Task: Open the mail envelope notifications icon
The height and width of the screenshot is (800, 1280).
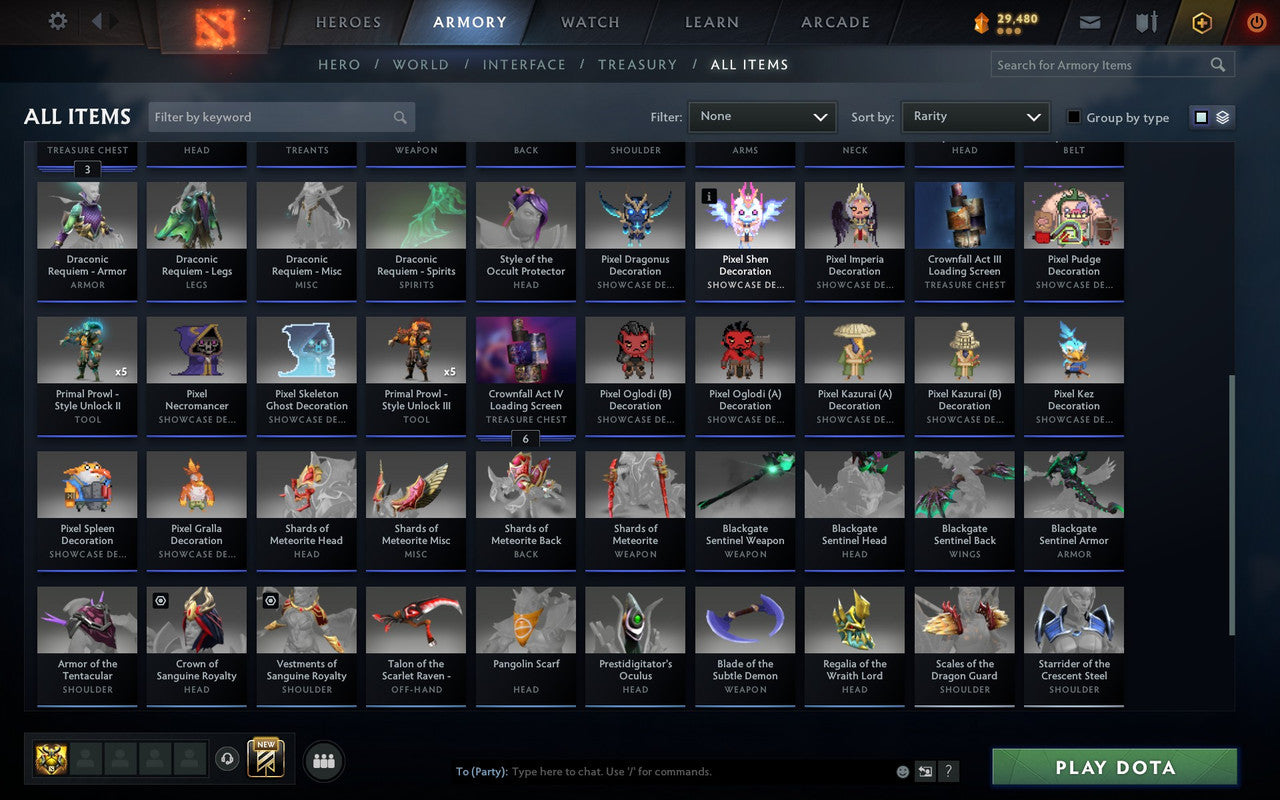Action: click(x=1089, y=22)
